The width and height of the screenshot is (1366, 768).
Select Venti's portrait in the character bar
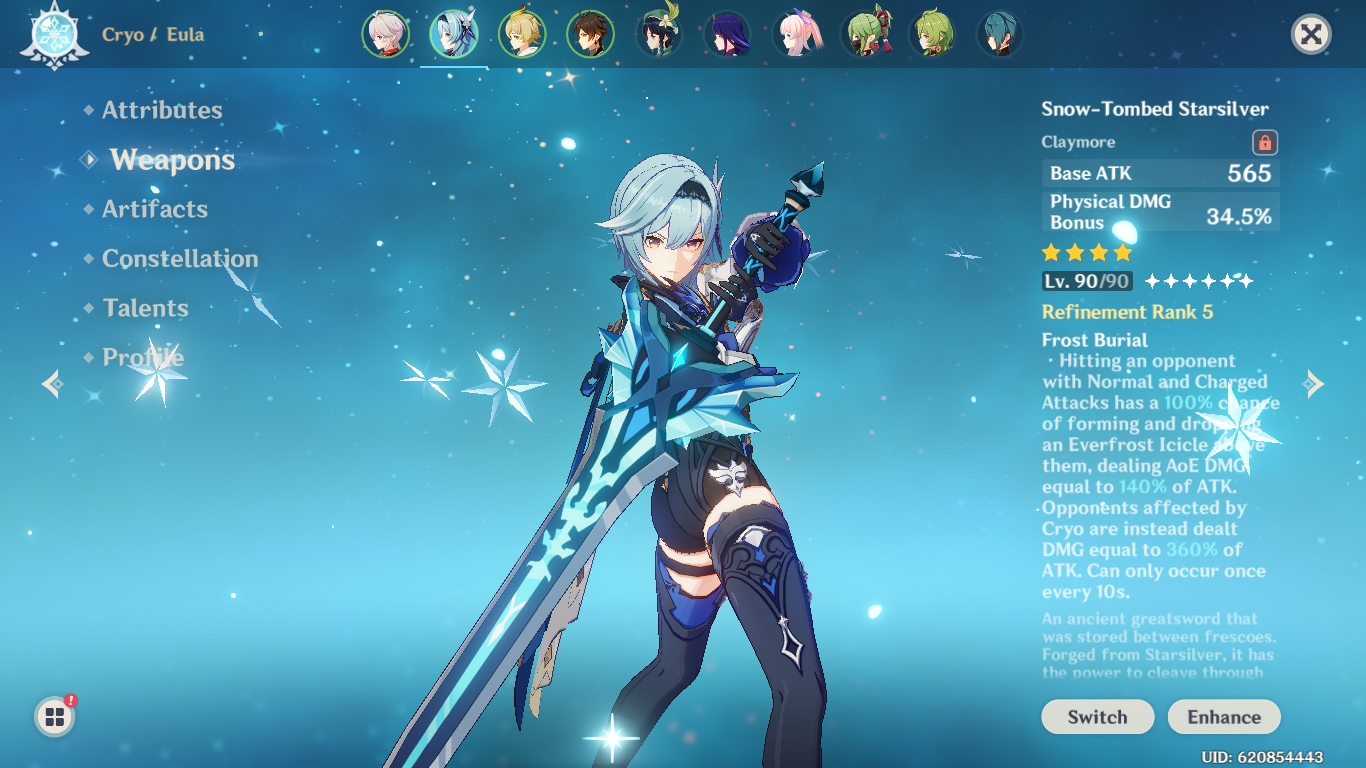(x=659, y=32)
